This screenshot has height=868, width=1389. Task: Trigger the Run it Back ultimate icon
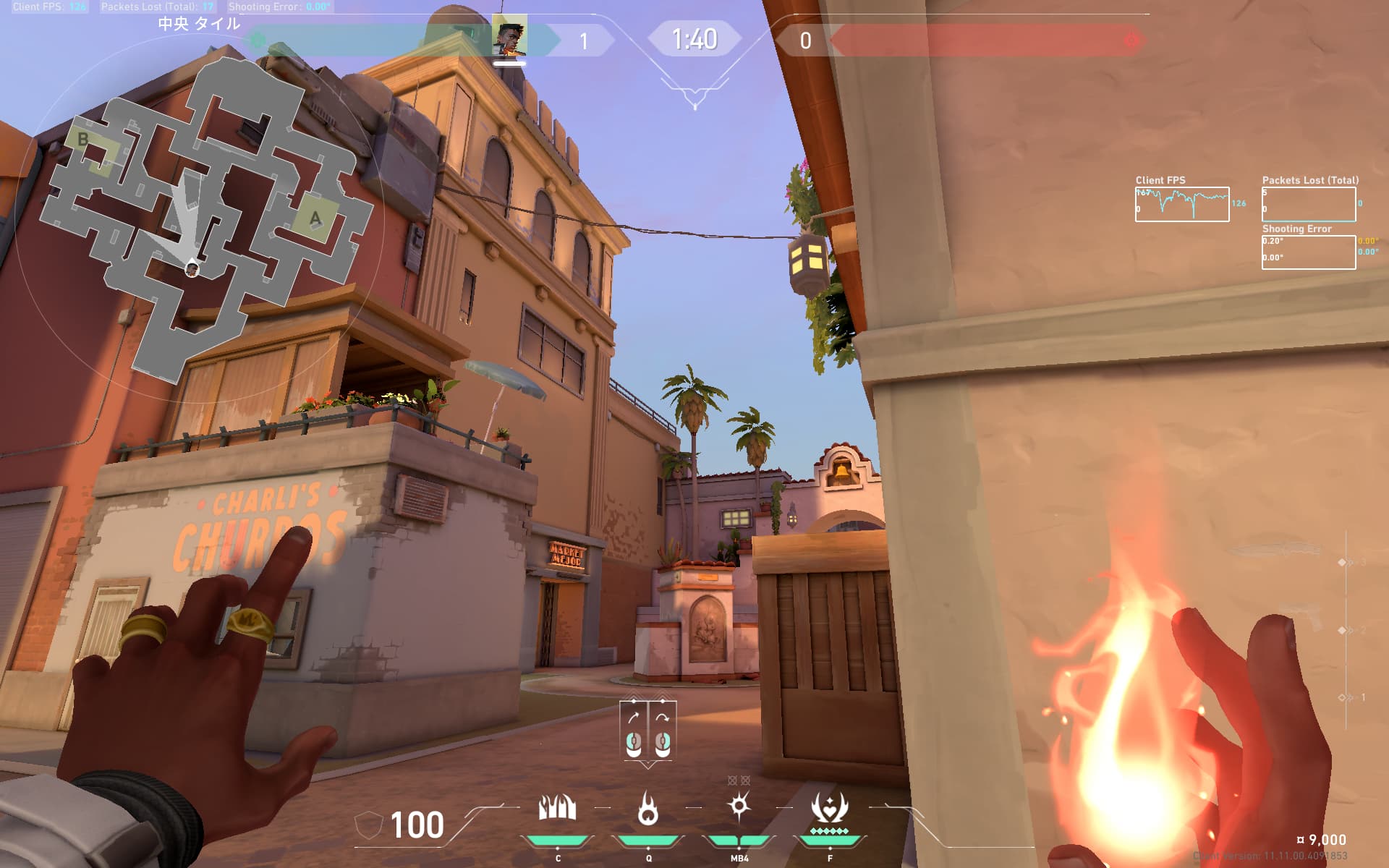coord(829,808)
